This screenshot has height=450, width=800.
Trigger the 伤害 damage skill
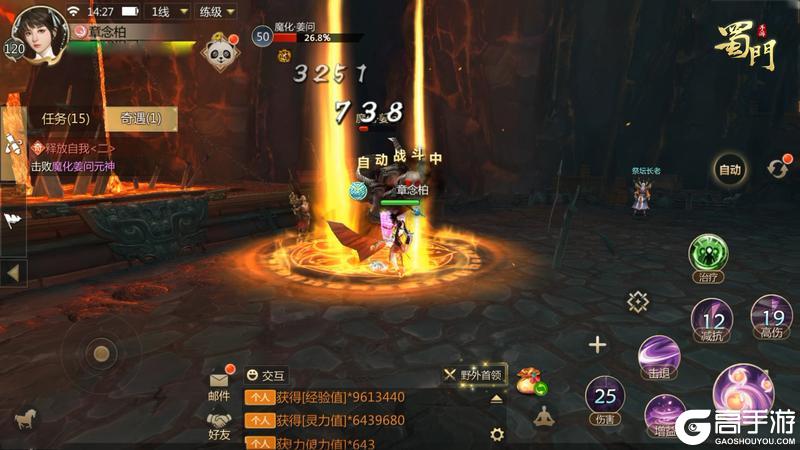pyautogui.click(x=604, y=397)
